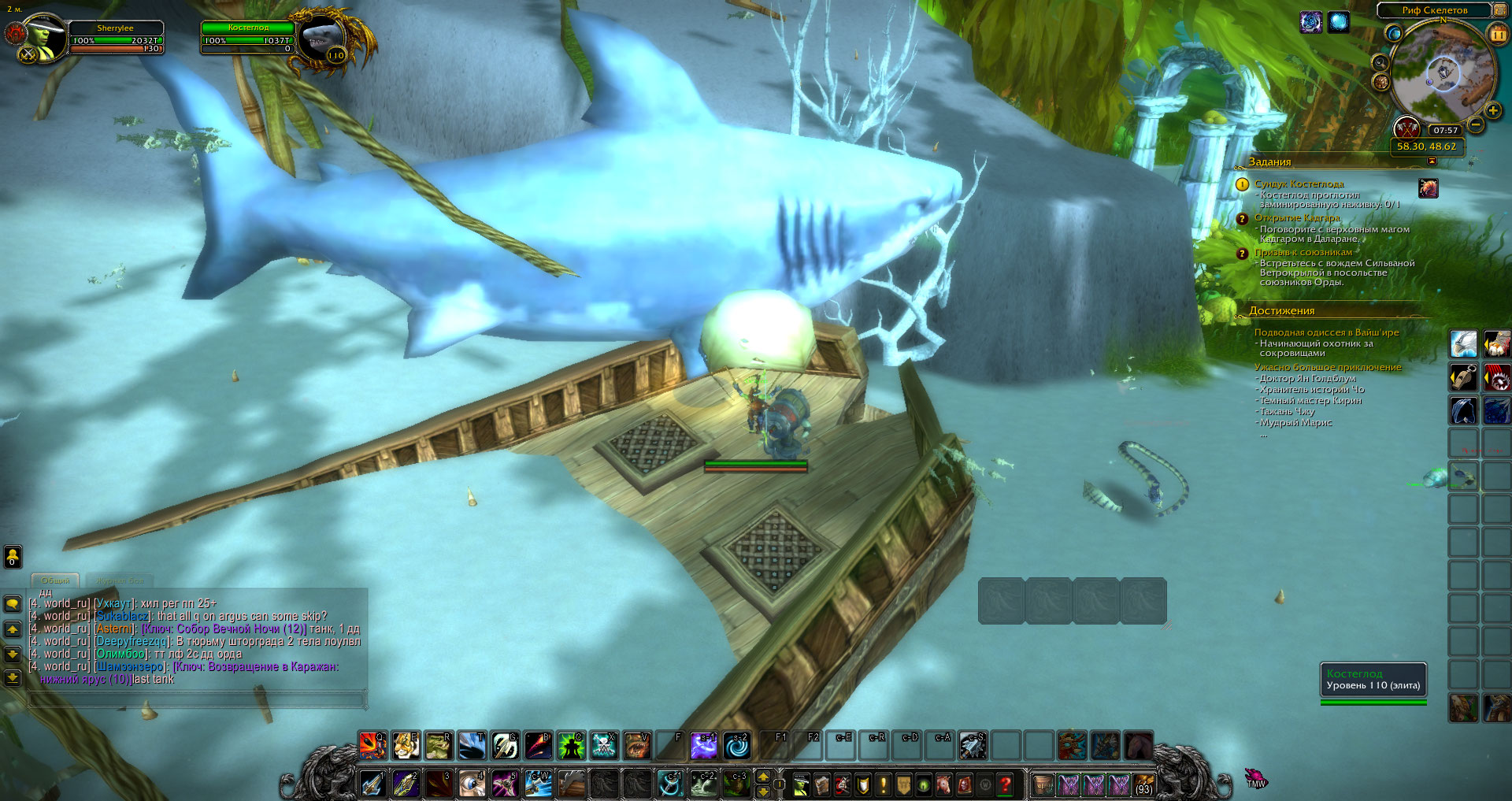1512x801 pixels.
Task: Jump chat to the bottom
Action: click(x=13, y=677)
